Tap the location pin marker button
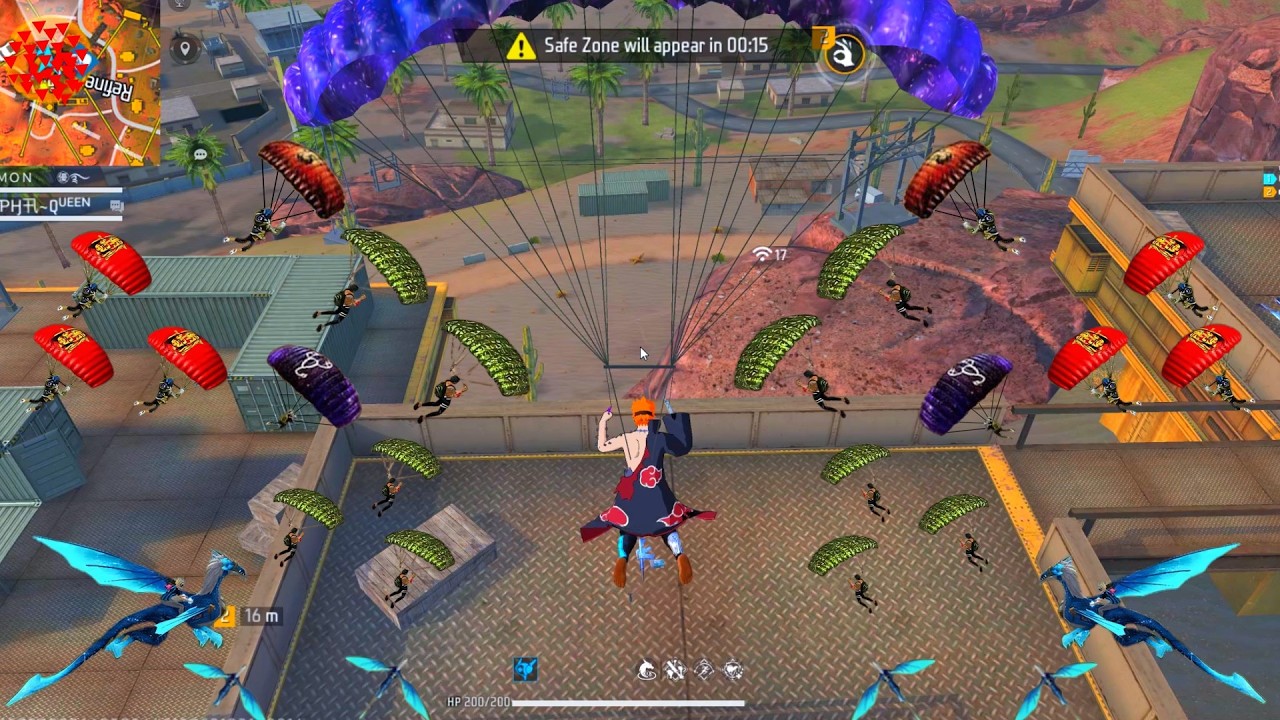Viewport: 1280px width, 720px height. pos(185,47)
